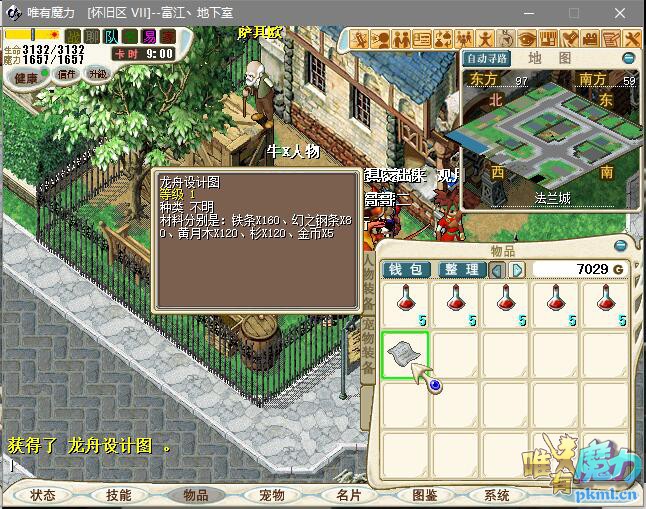
Task: Click the 健康 (Health) button
Action: pos(26,77)
